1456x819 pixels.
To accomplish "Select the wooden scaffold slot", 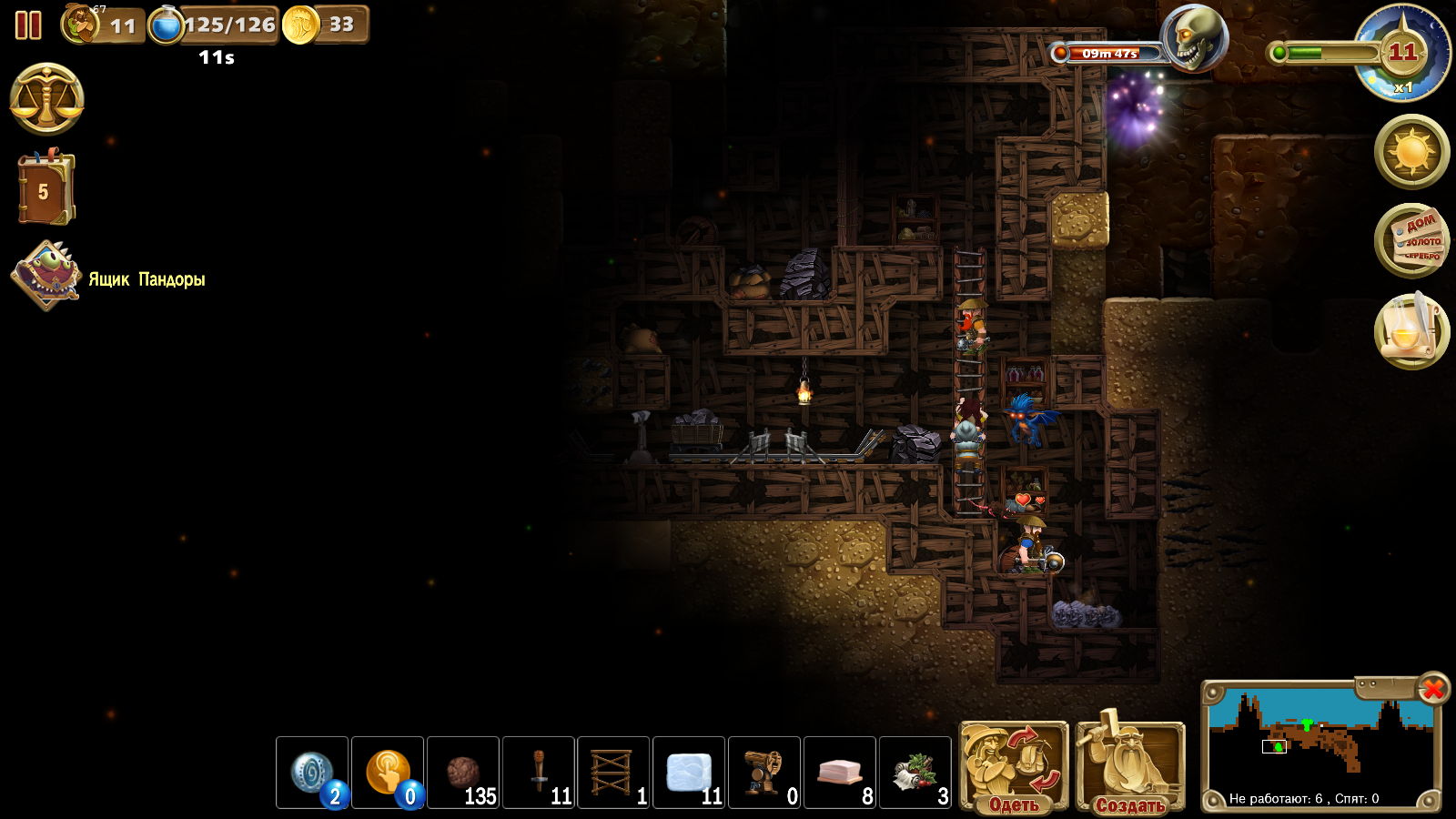I will (614, 773).
